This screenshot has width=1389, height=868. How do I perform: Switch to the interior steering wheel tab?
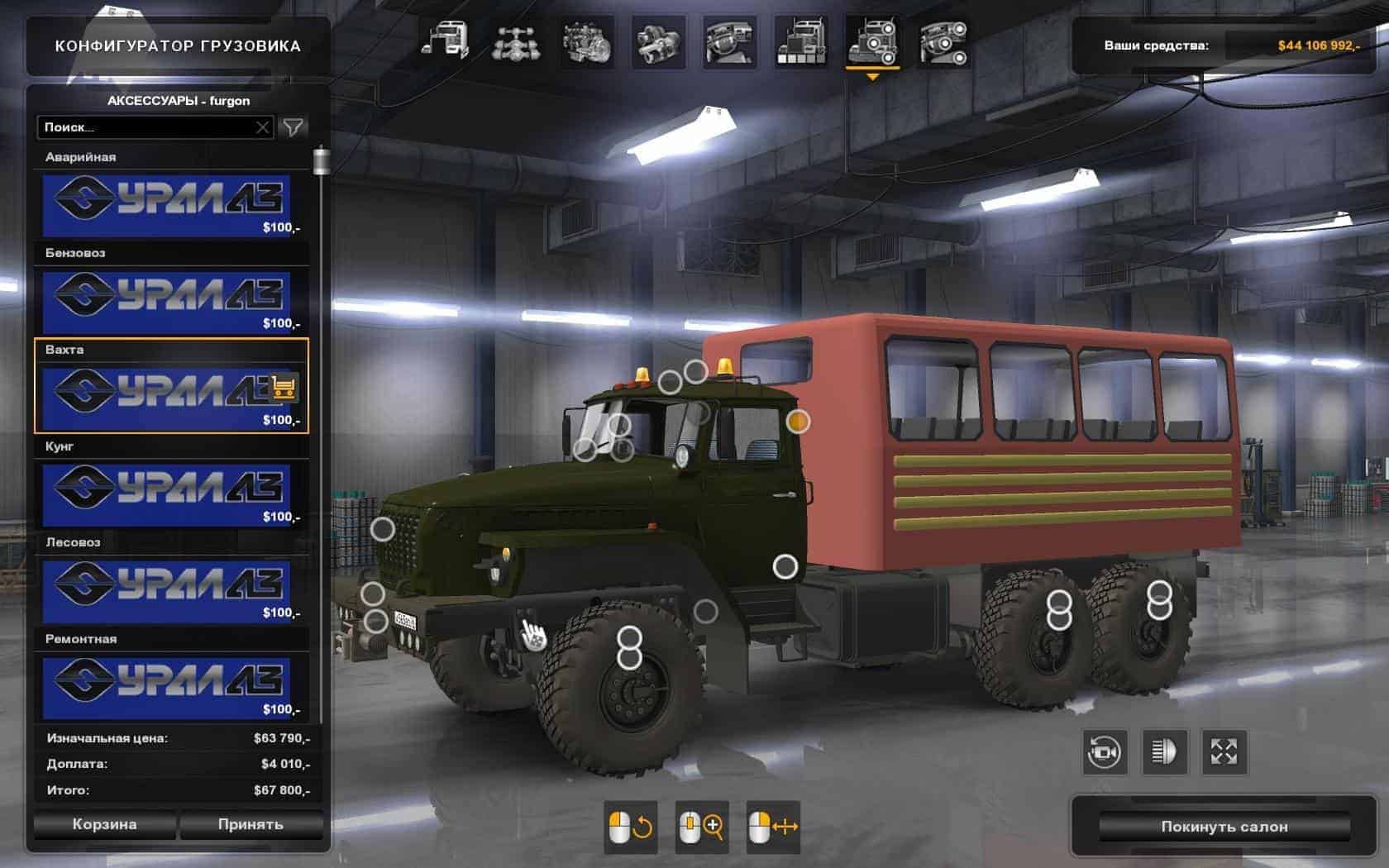(x=729, y=41)
